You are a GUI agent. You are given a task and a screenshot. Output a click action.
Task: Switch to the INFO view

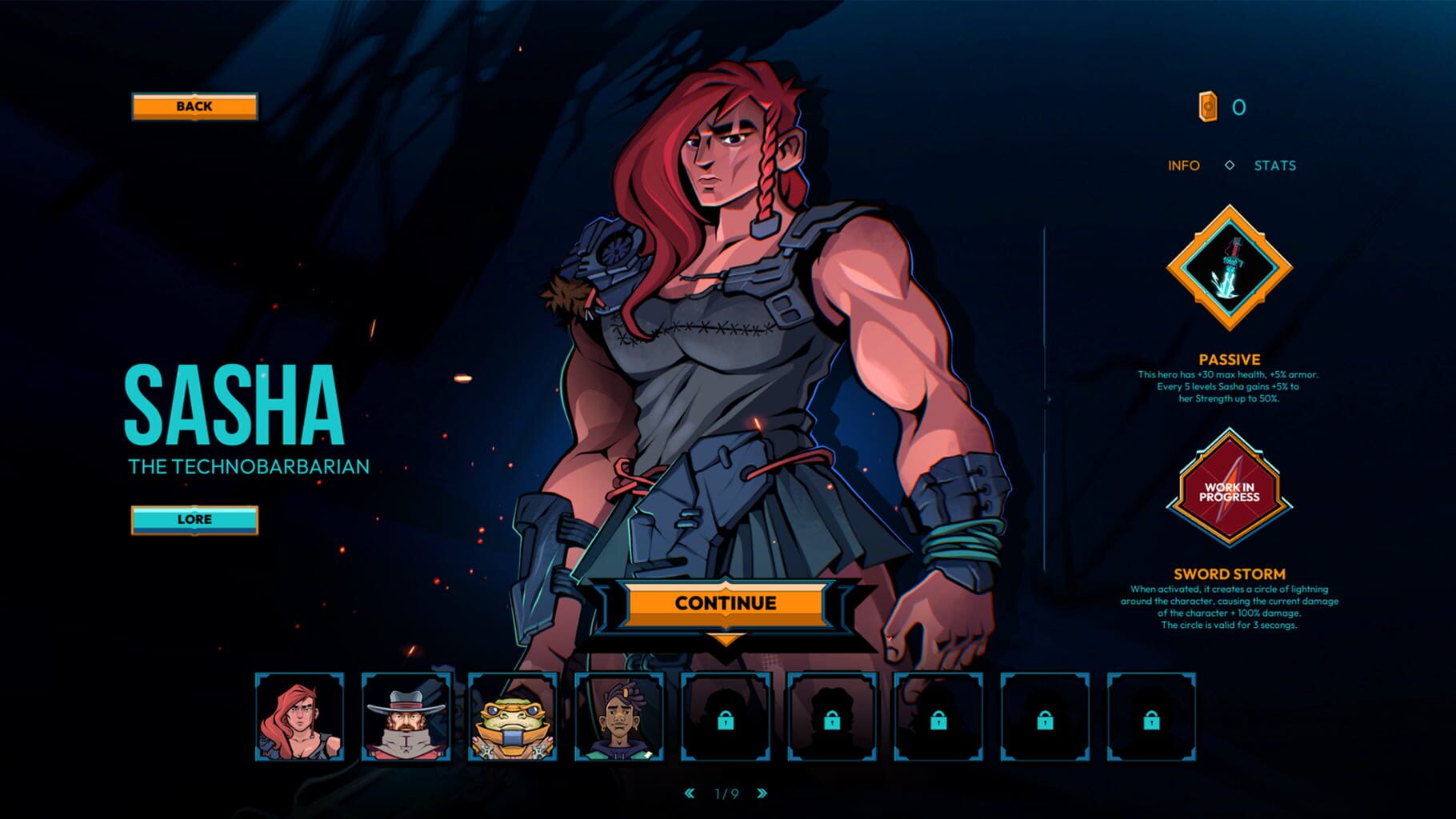[x=1183, y=166]
